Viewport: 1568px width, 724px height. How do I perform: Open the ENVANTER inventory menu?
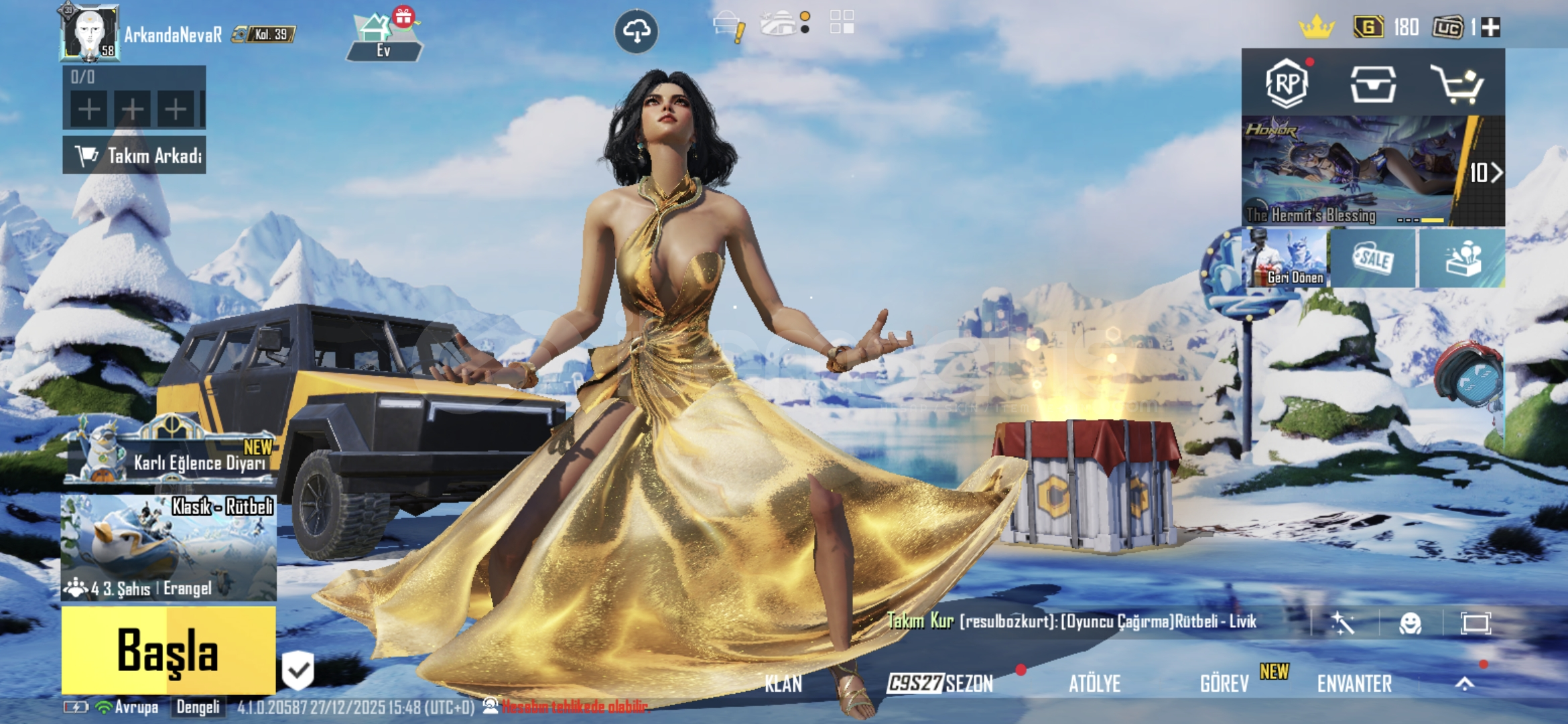pyautogui.click(x=1354, y=684)
